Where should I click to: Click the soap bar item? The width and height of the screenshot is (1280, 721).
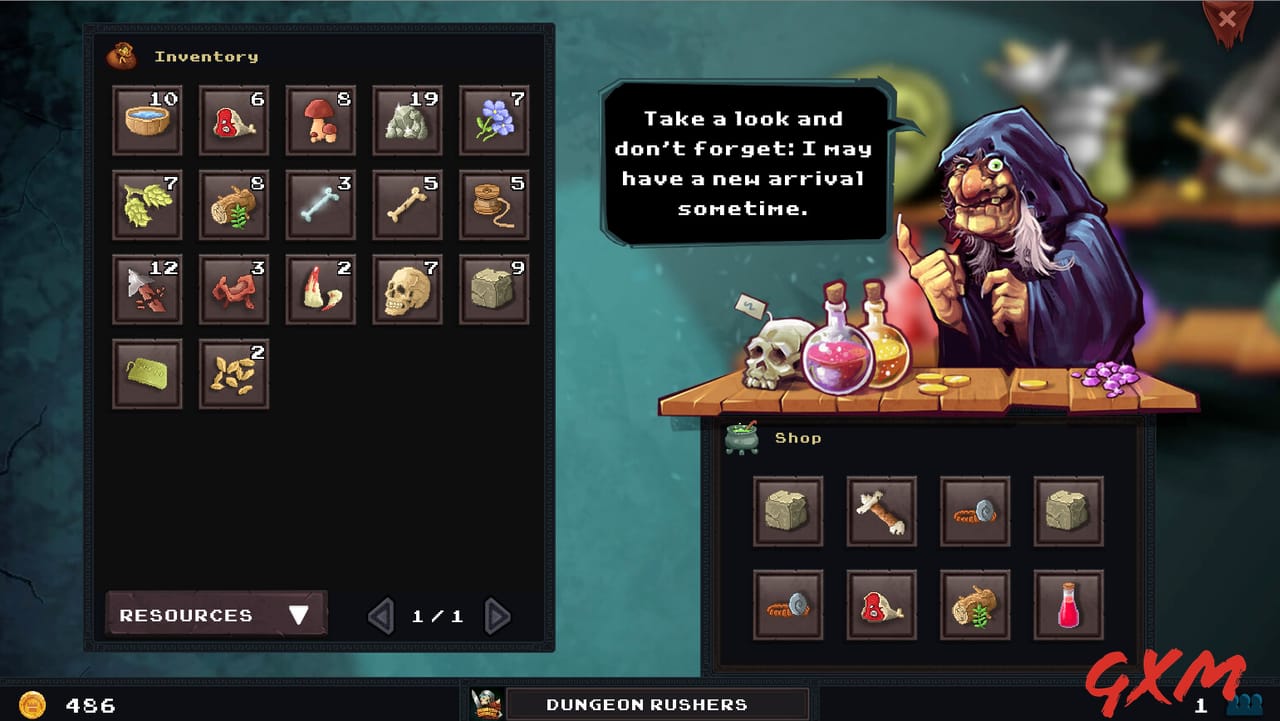tap(147, 374)
